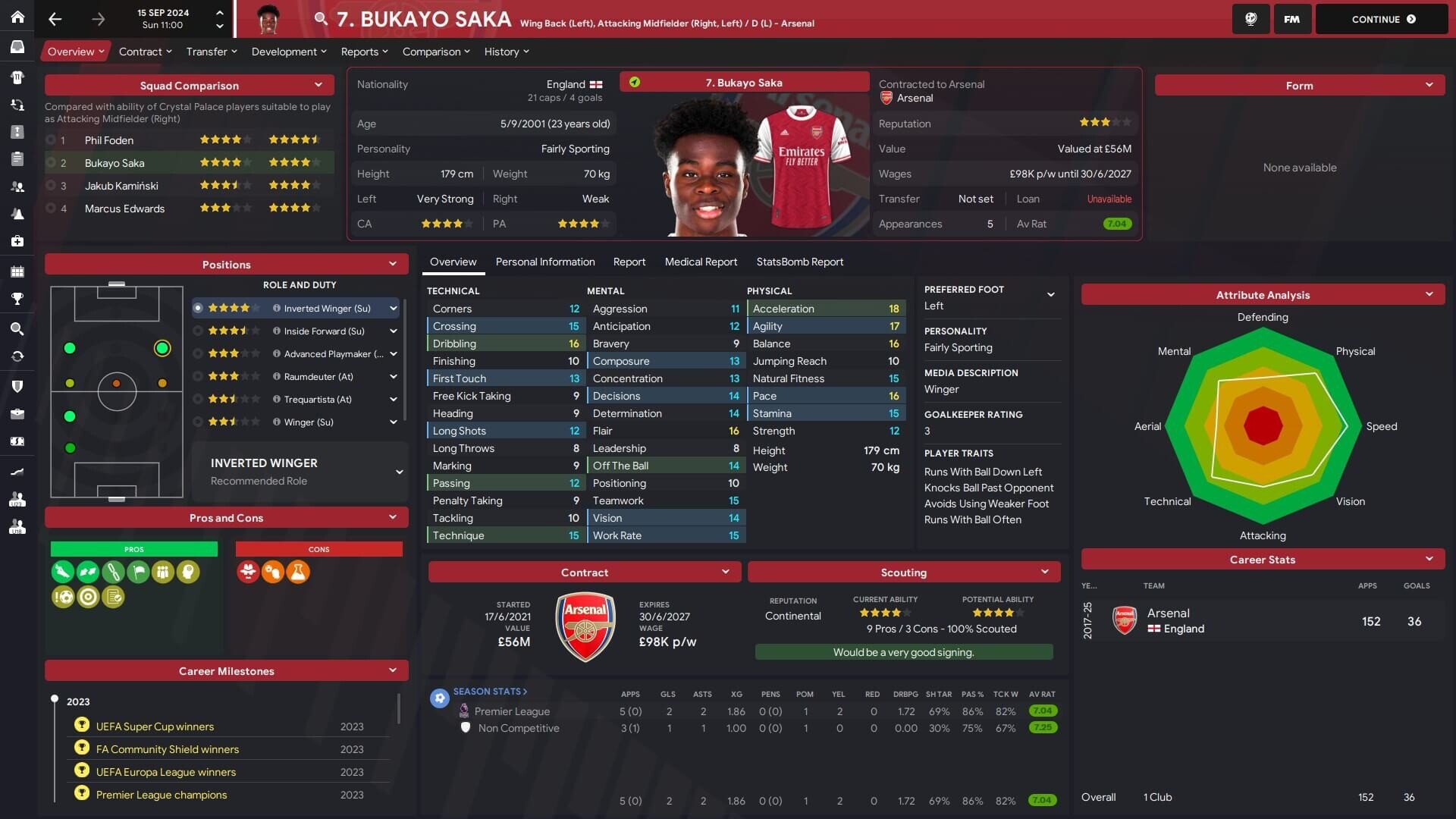This screenshot has height=819, width=1456.
Task: Open the Tactics clipboard icon
Action: click(x=18, y=158)
